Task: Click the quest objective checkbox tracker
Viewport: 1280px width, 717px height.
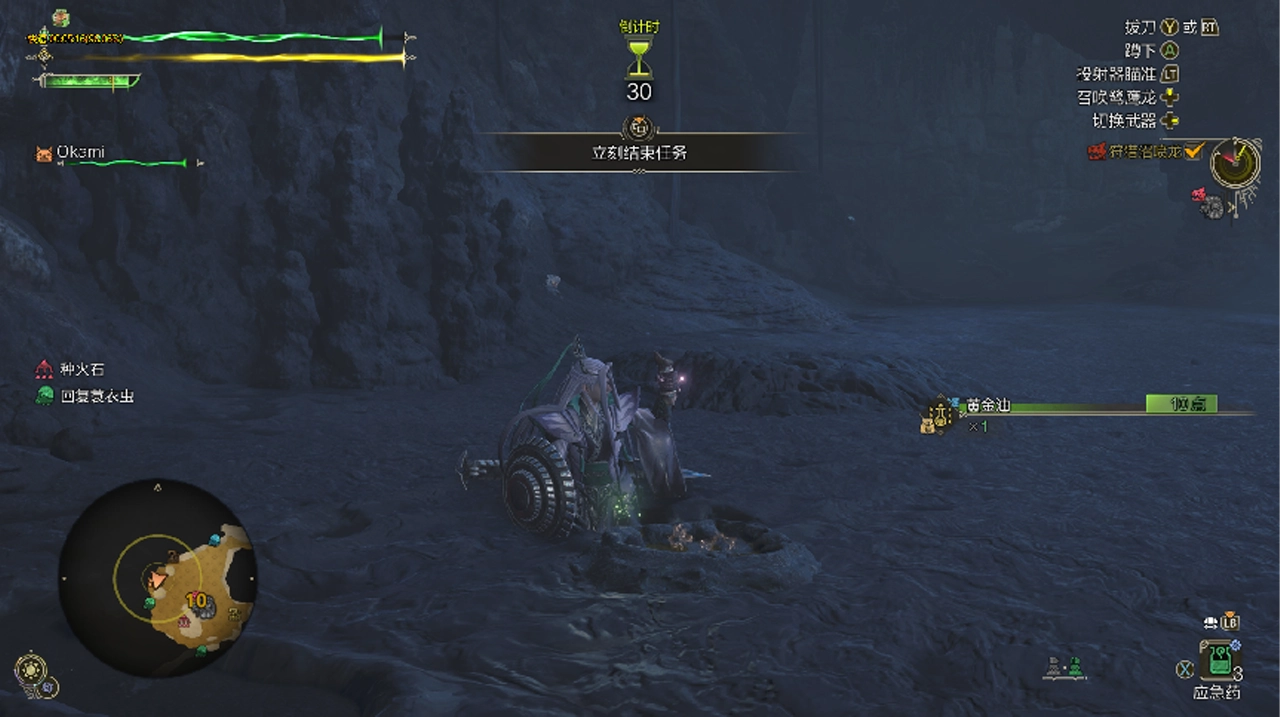Action: 1192,152
